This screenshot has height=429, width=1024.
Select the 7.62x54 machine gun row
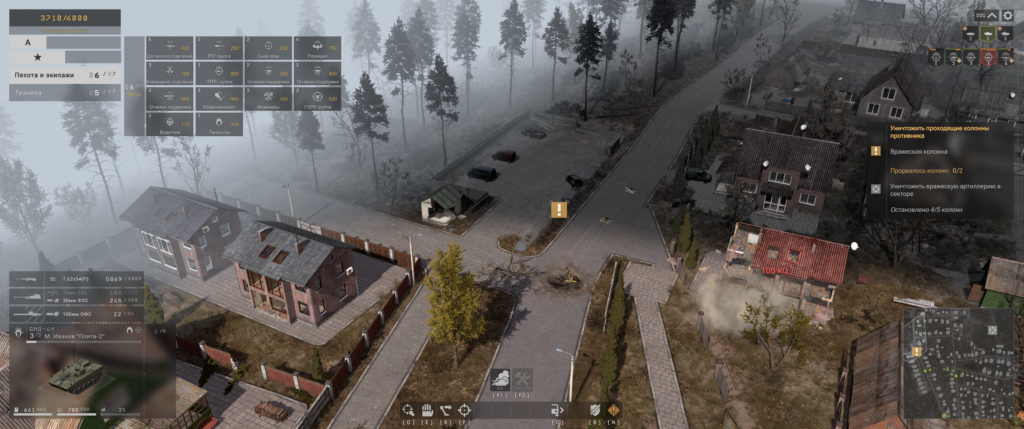pos(76,278)
